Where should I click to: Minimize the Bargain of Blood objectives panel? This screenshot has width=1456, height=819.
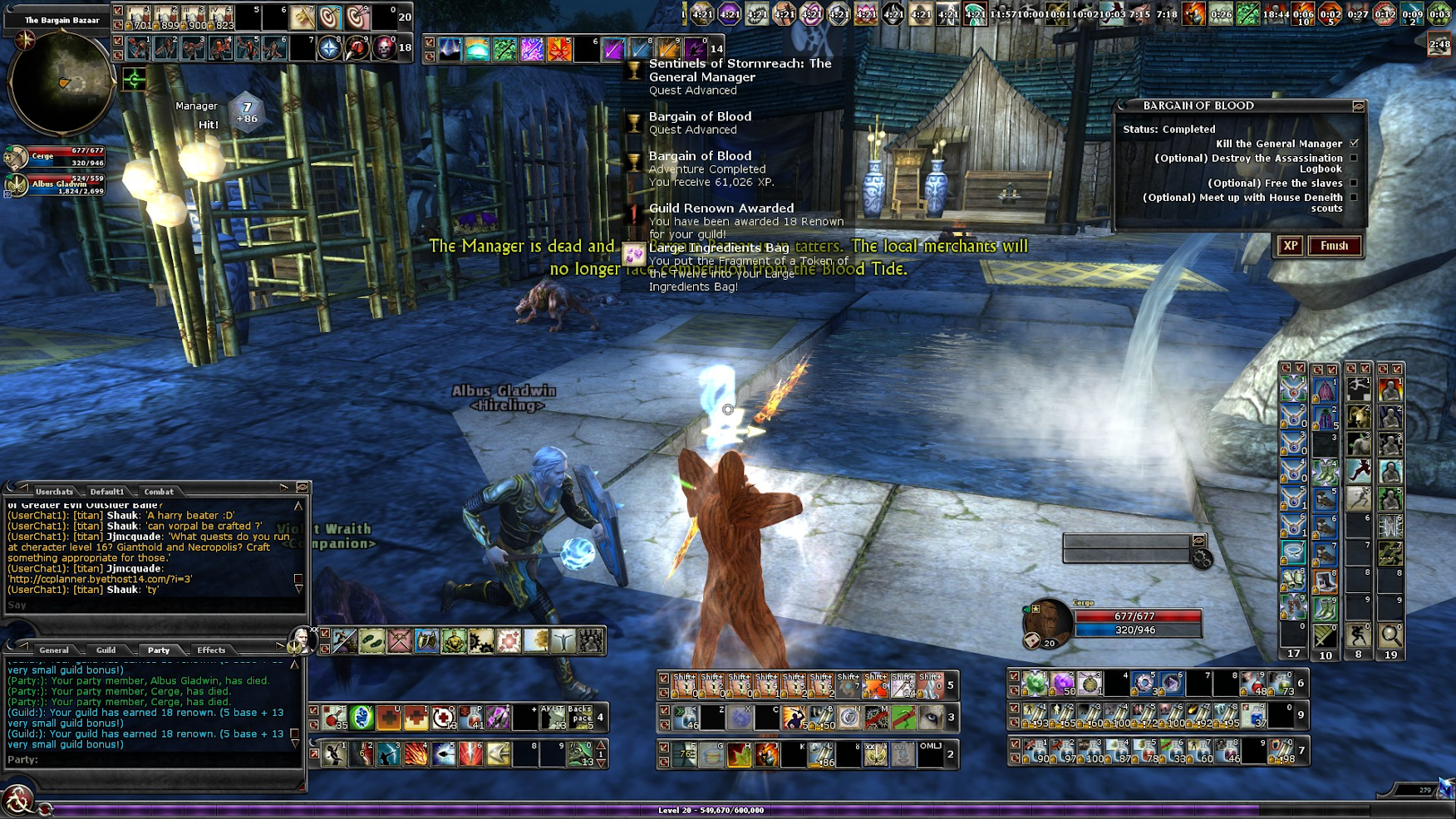[x=1358, y=106]
